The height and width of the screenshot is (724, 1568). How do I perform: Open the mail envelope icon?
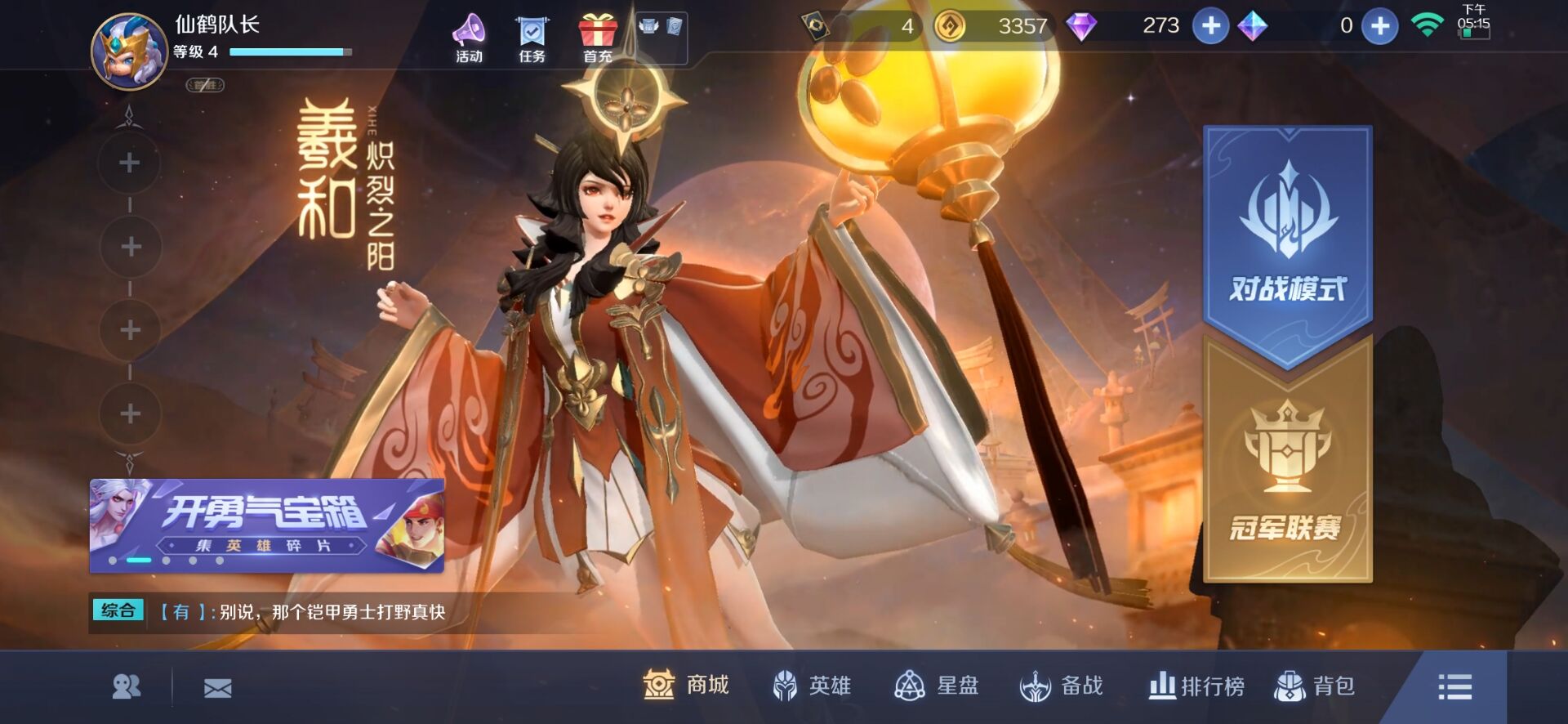coord(217,688)
